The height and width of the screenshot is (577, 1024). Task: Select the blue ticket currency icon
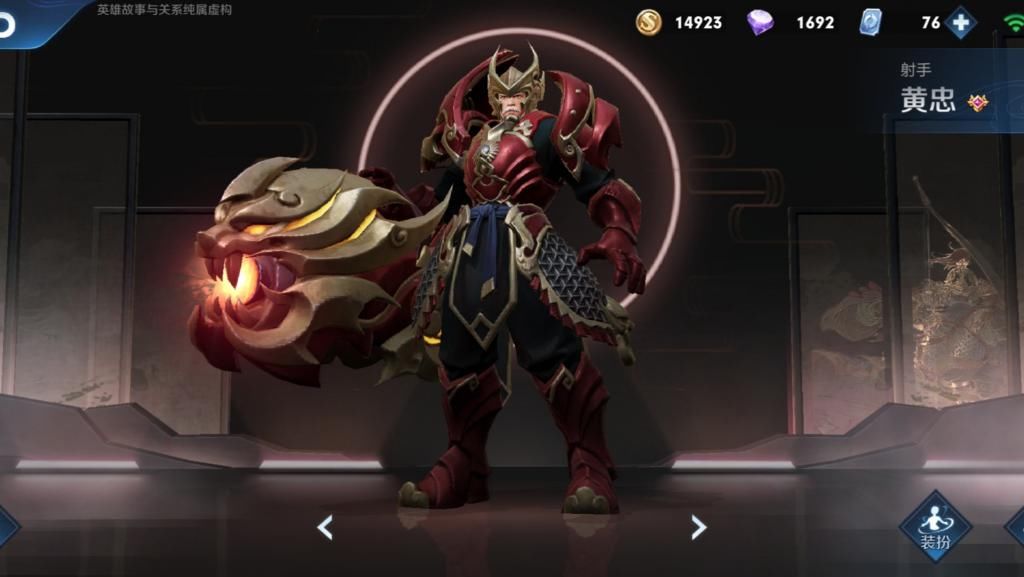click(x=871, y=22)
